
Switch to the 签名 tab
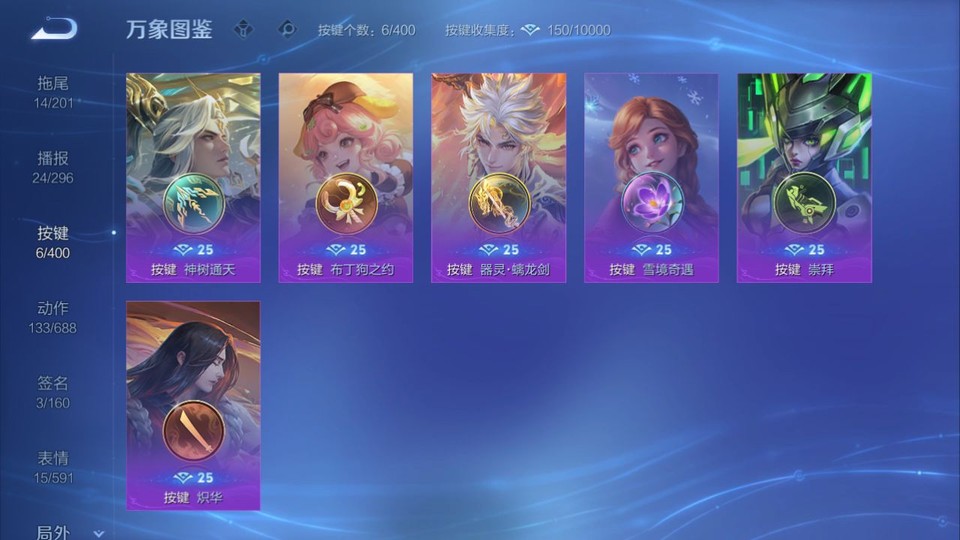53,392
